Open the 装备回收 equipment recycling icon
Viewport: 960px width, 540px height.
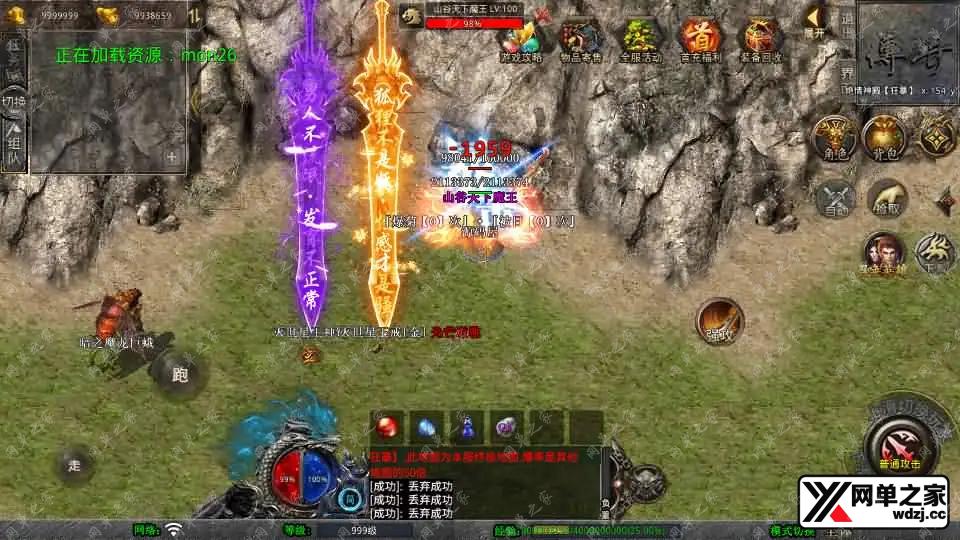pos(761,40)
